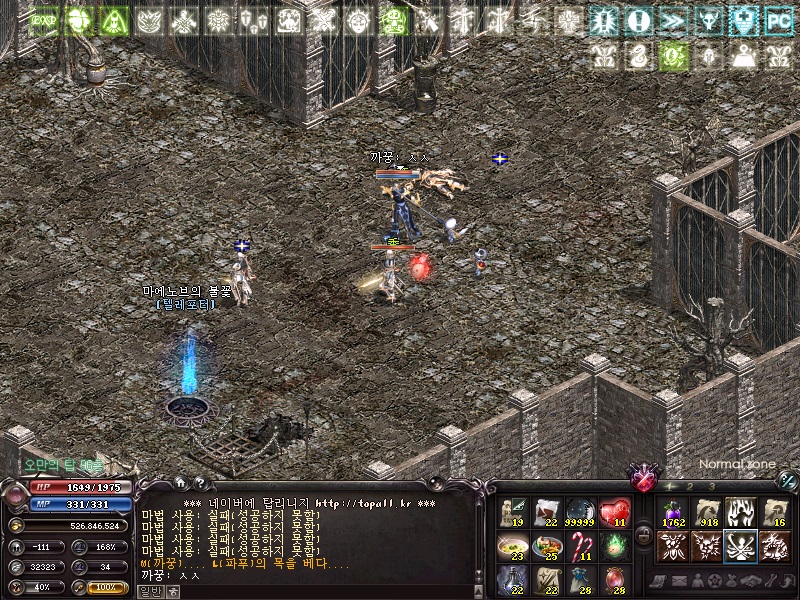Open the mail envelope menu
800x600 pixels.
pos(678,581)
